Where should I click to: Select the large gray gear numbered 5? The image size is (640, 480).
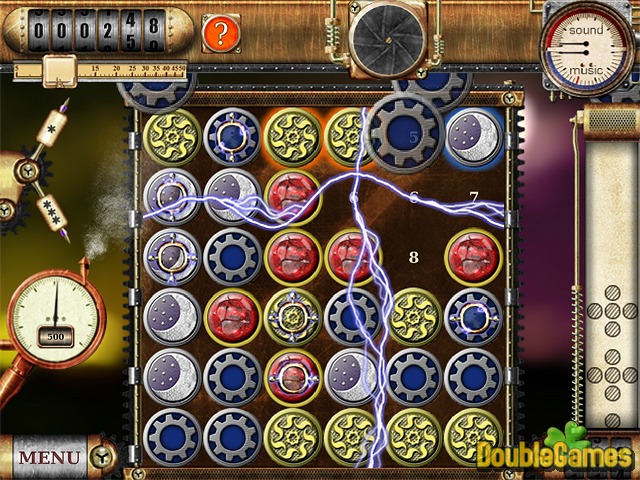coord(404,133)
